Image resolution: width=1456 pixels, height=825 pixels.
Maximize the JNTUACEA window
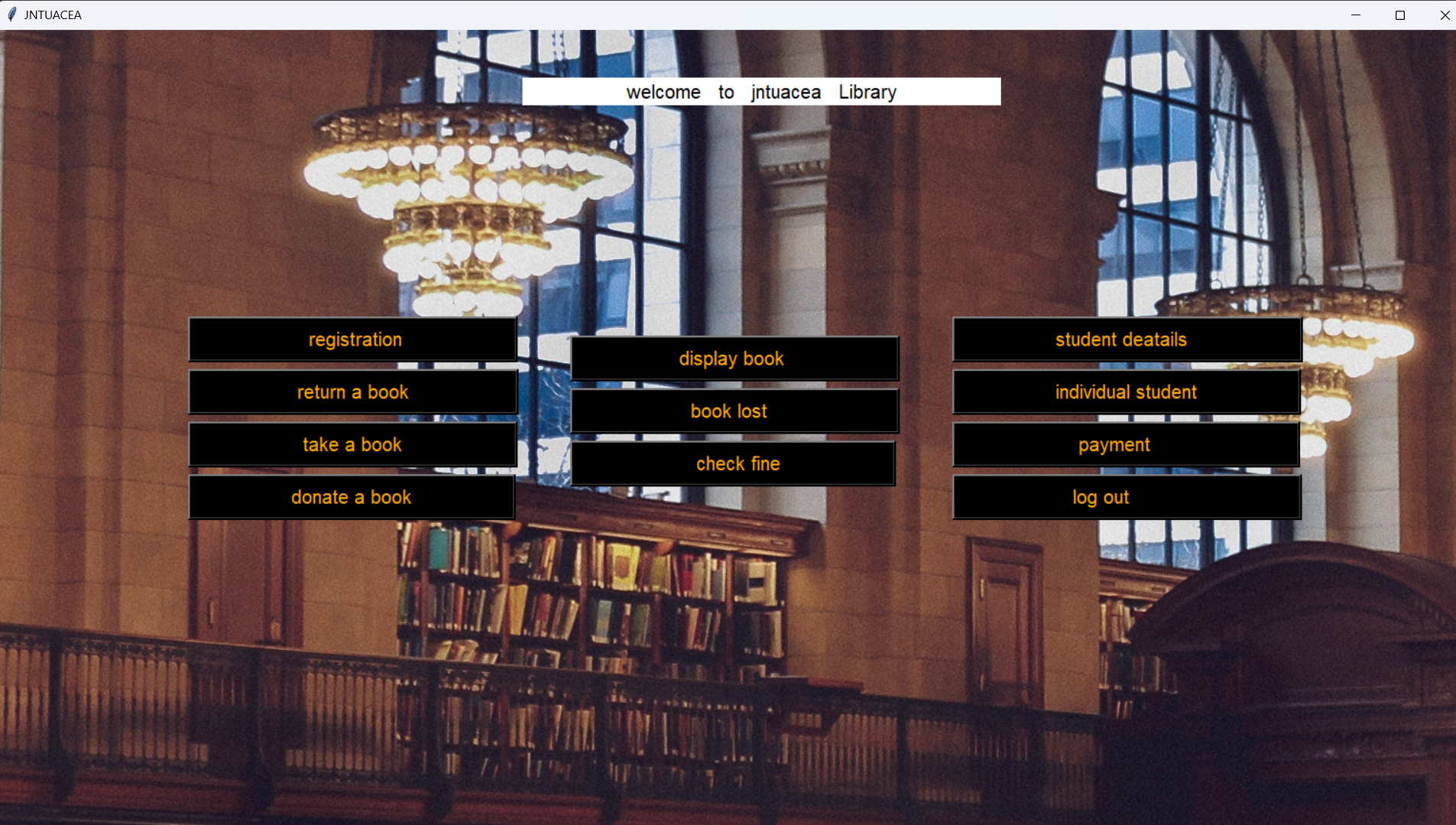point(1400,15)
